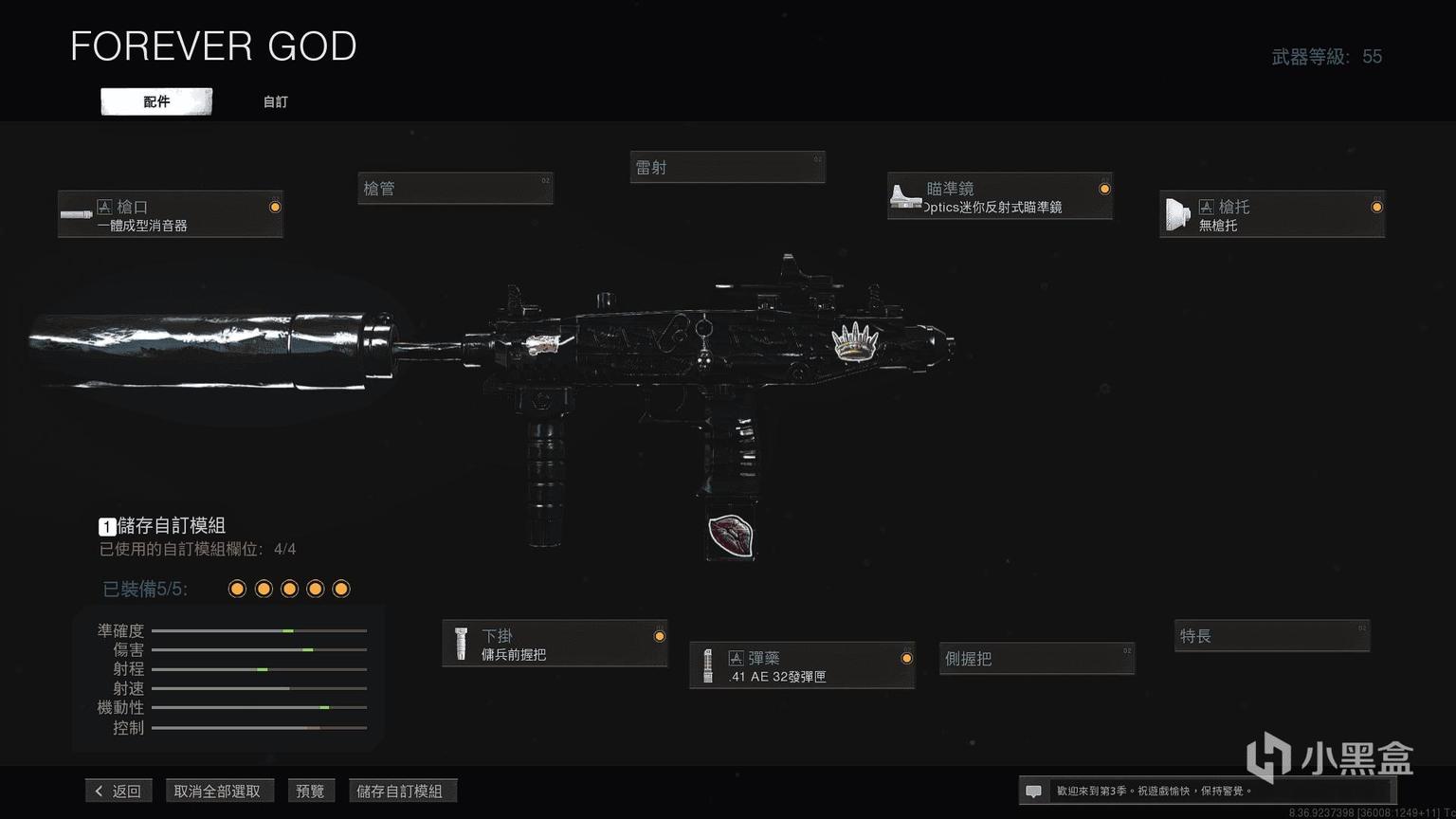Choose the 雷射 laser slot
This screenshot has width=1456, height=819.
tap(727, 168)
